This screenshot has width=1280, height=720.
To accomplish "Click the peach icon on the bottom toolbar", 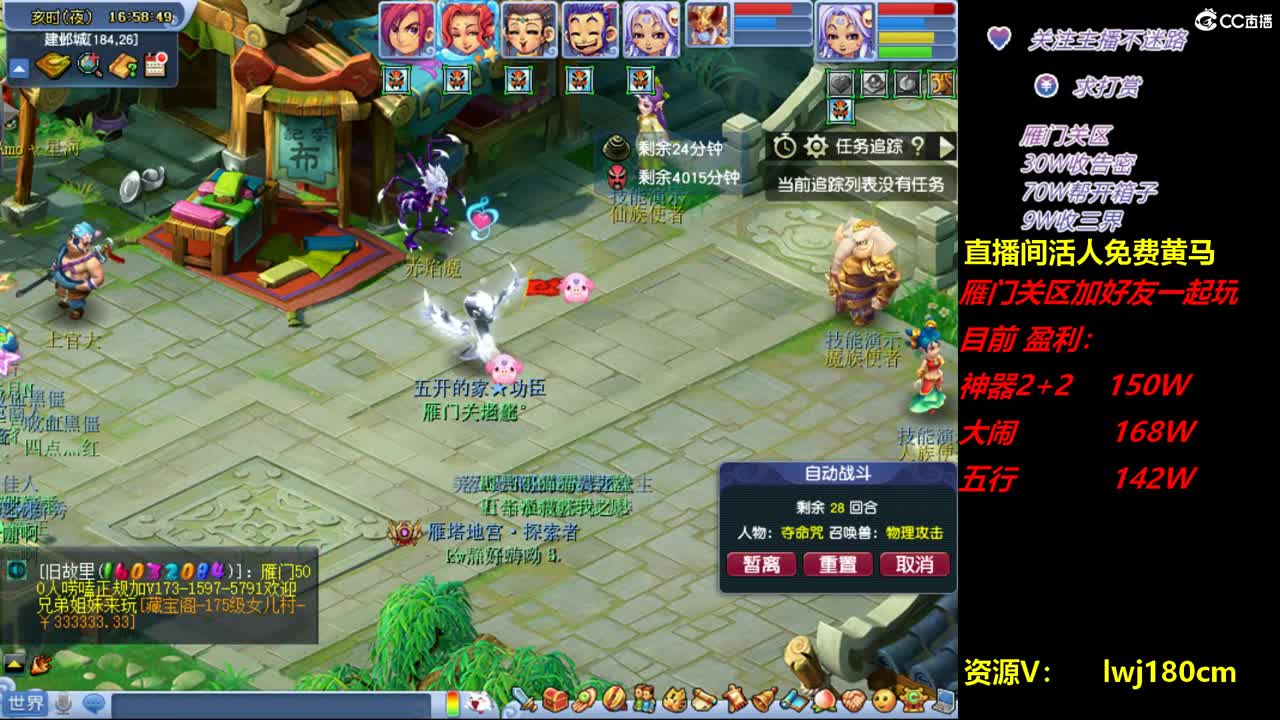I will pos(824,700).
